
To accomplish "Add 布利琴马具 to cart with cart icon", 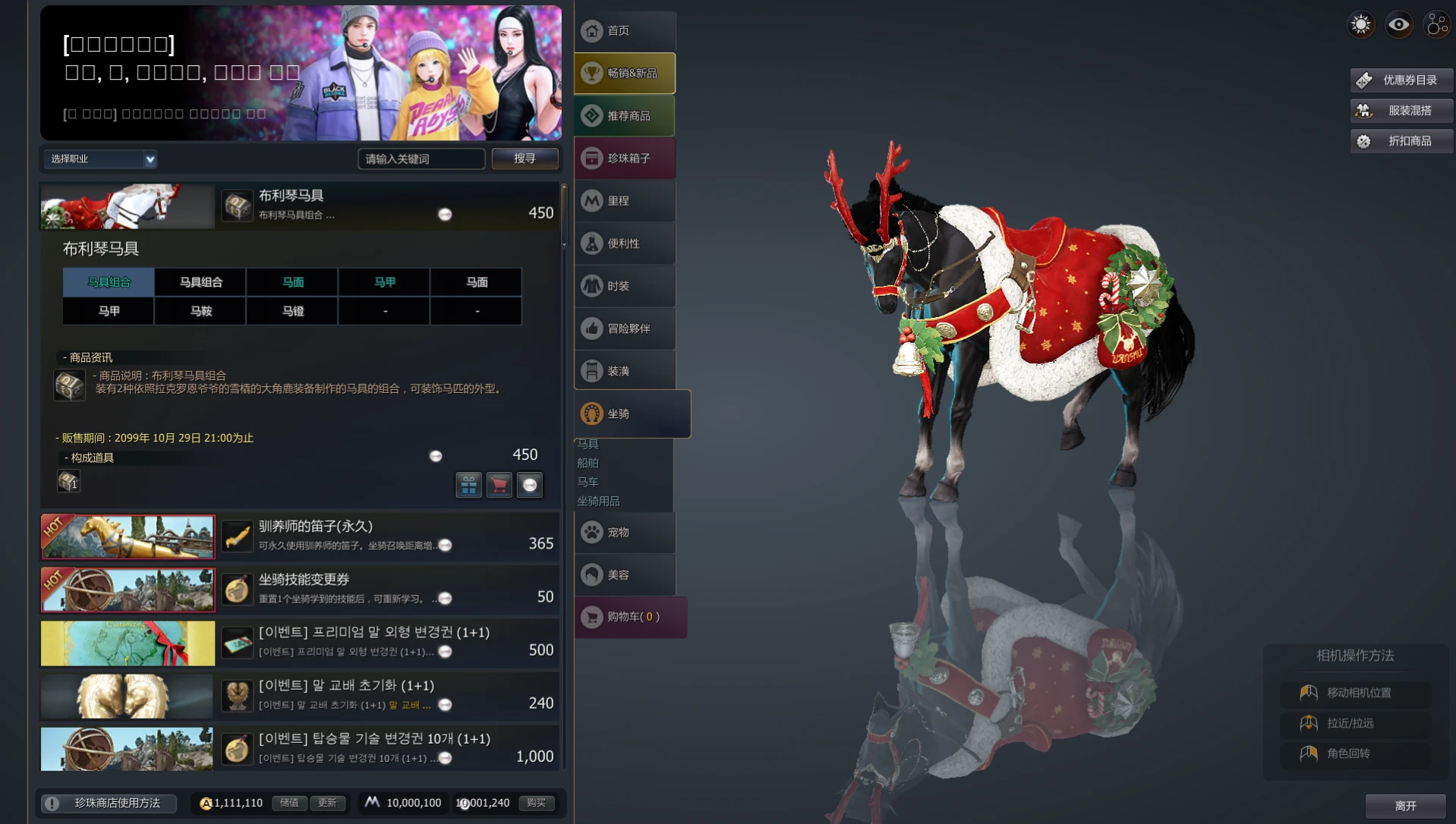I will (x=499, y=484).
